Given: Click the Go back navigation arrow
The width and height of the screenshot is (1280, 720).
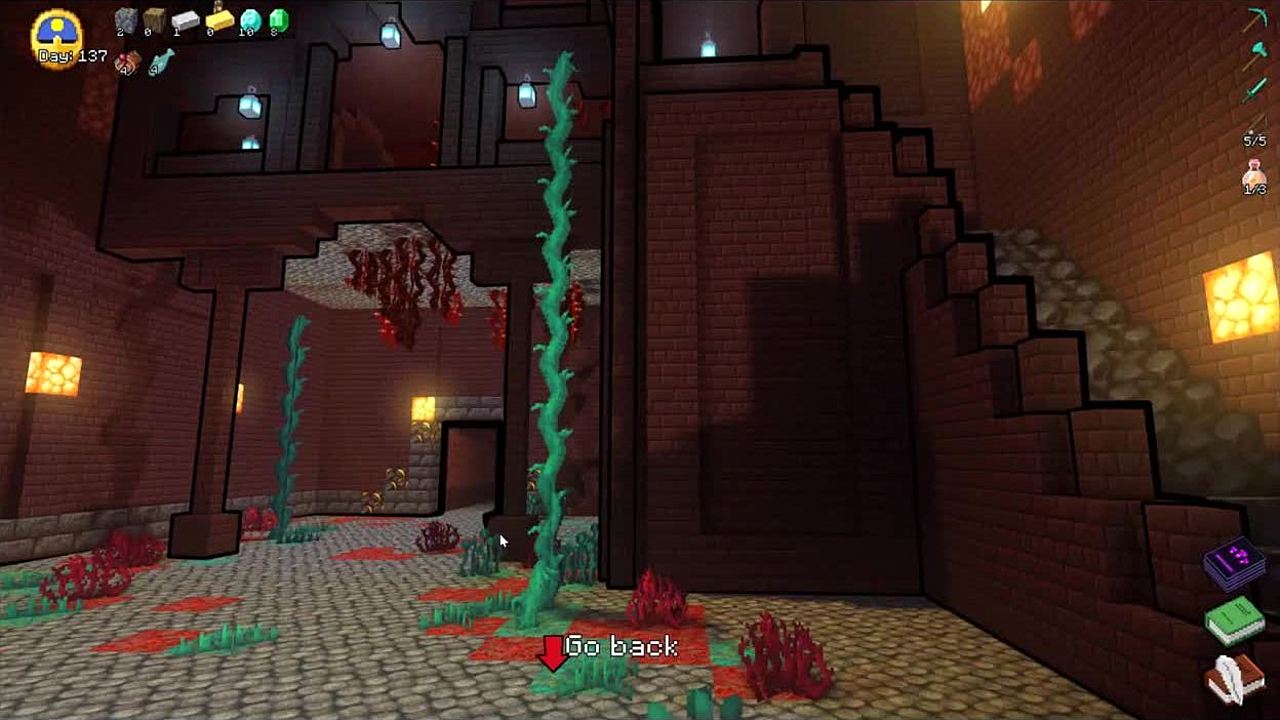Looking at the screenshot, I should [x=552, y=652].
